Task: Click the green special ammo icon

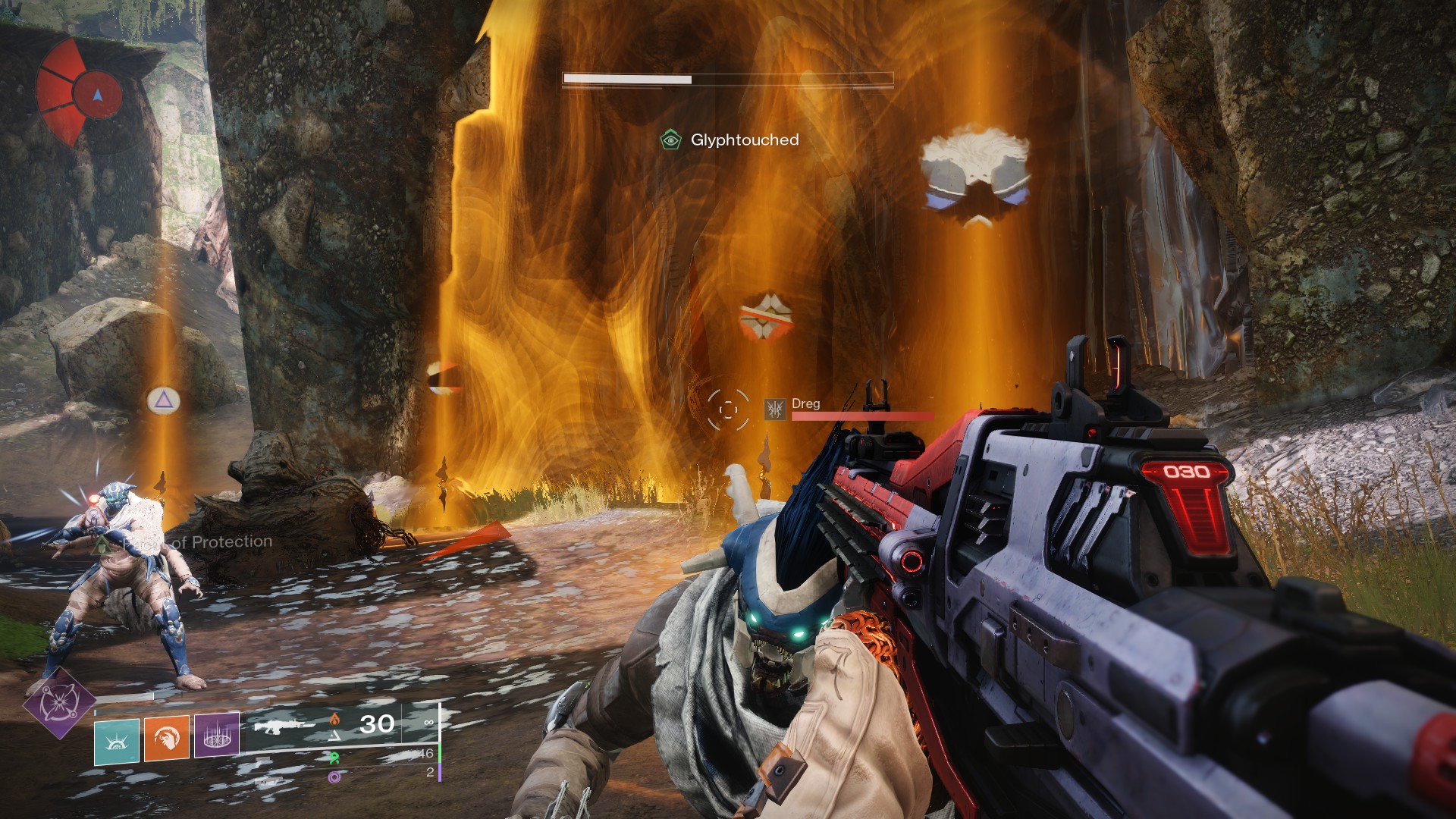Action: point(334,757)
